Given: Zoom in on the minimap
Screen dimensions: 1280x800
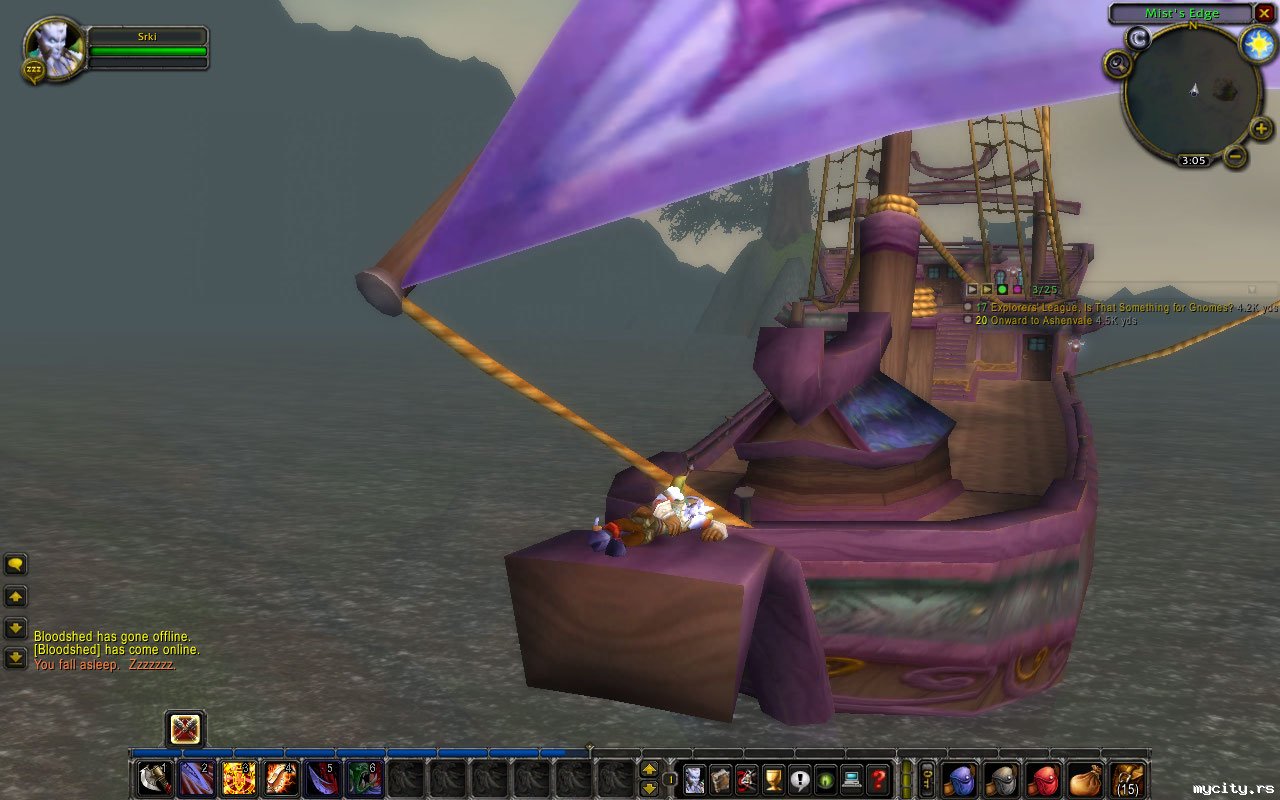Looking at the screenshot, I should point(1261,128).
